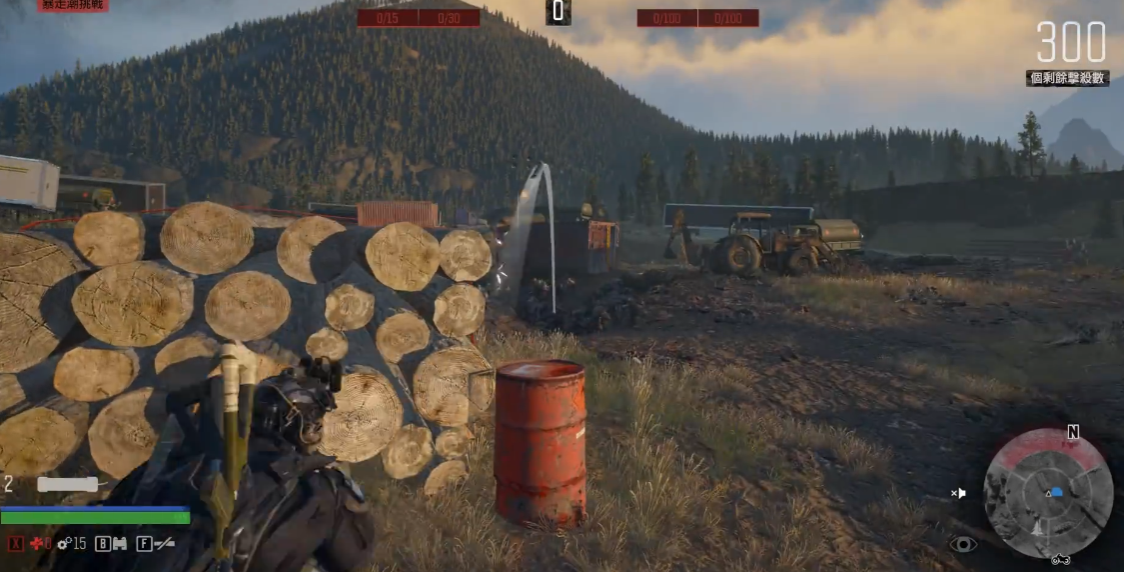Click the binoculars icon
This screenshot has width=1124, height=572.
pyautogui.click(x=119, y=543)
